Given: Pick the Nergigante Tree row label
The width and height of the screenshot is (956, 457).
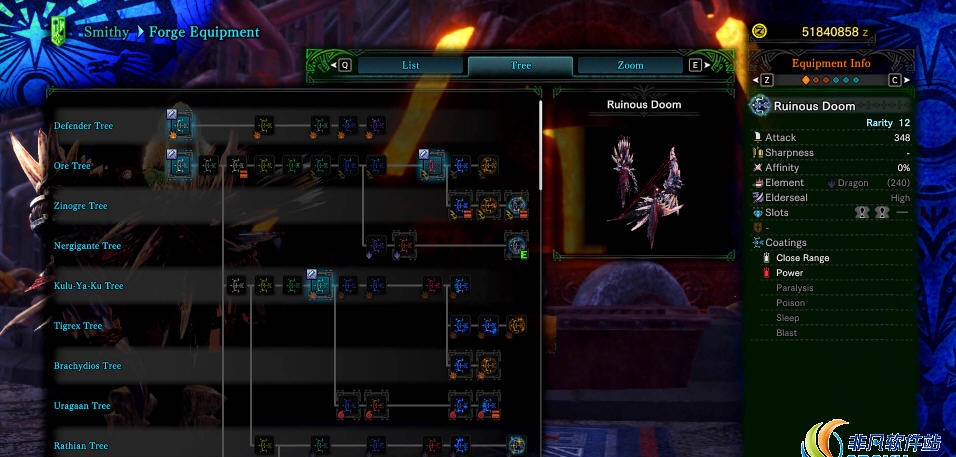Looking at the screenshot, I should point(87,246).
